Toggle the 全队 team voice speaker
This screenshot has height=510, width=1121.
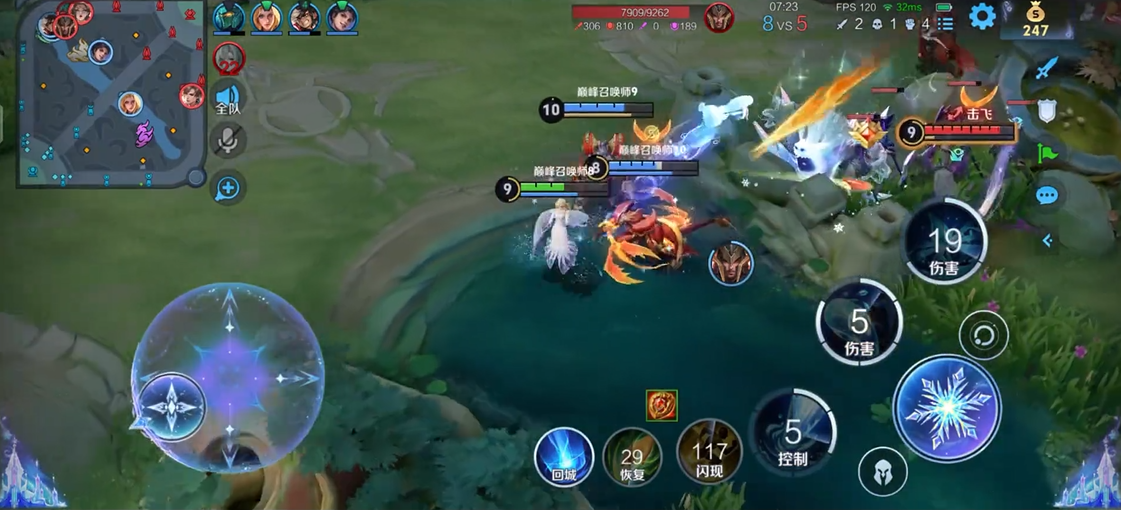click(x=228, y=98)
